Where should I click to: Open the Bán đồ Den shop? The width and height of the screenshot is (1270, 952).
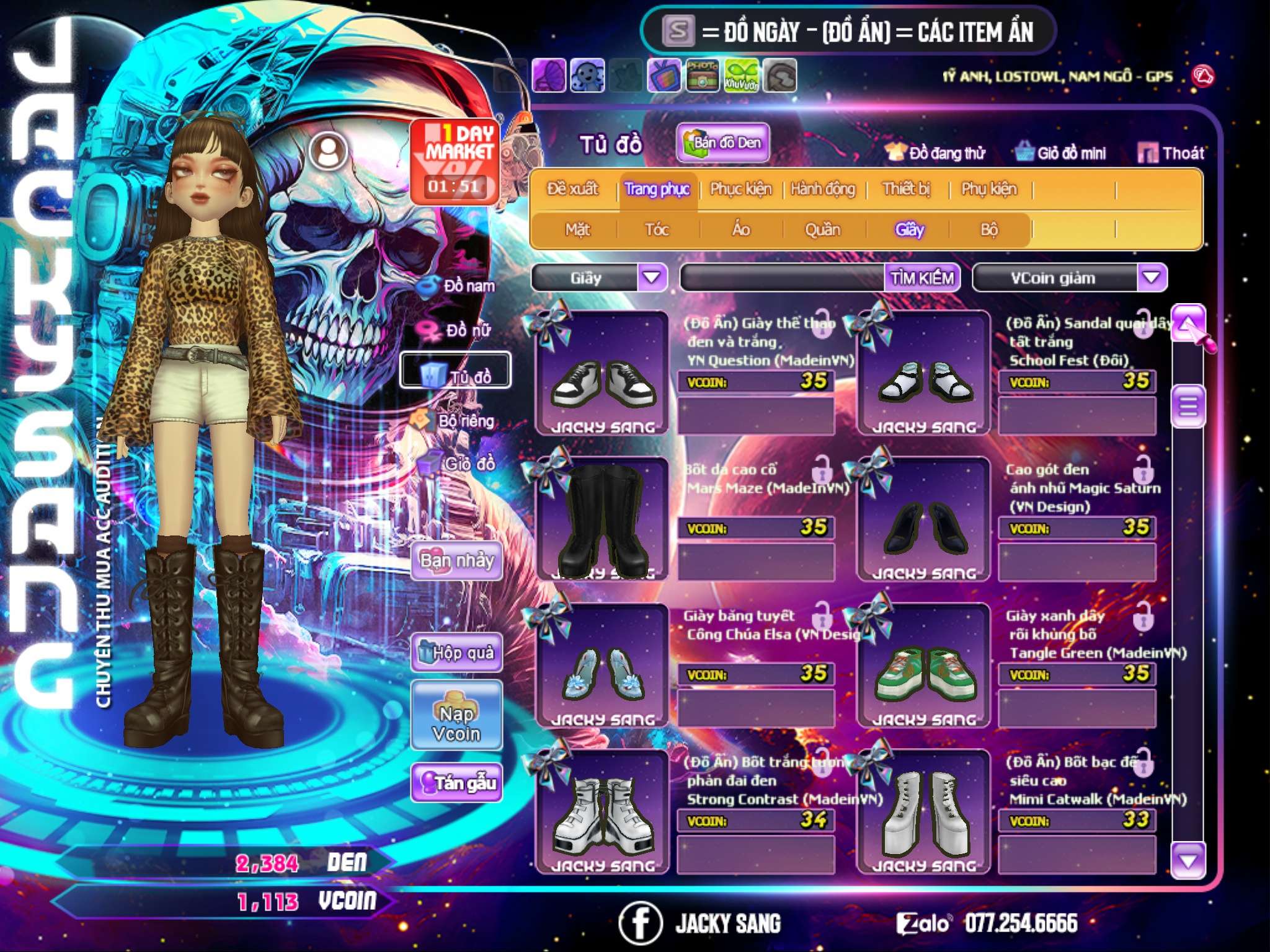pos(722,143)
